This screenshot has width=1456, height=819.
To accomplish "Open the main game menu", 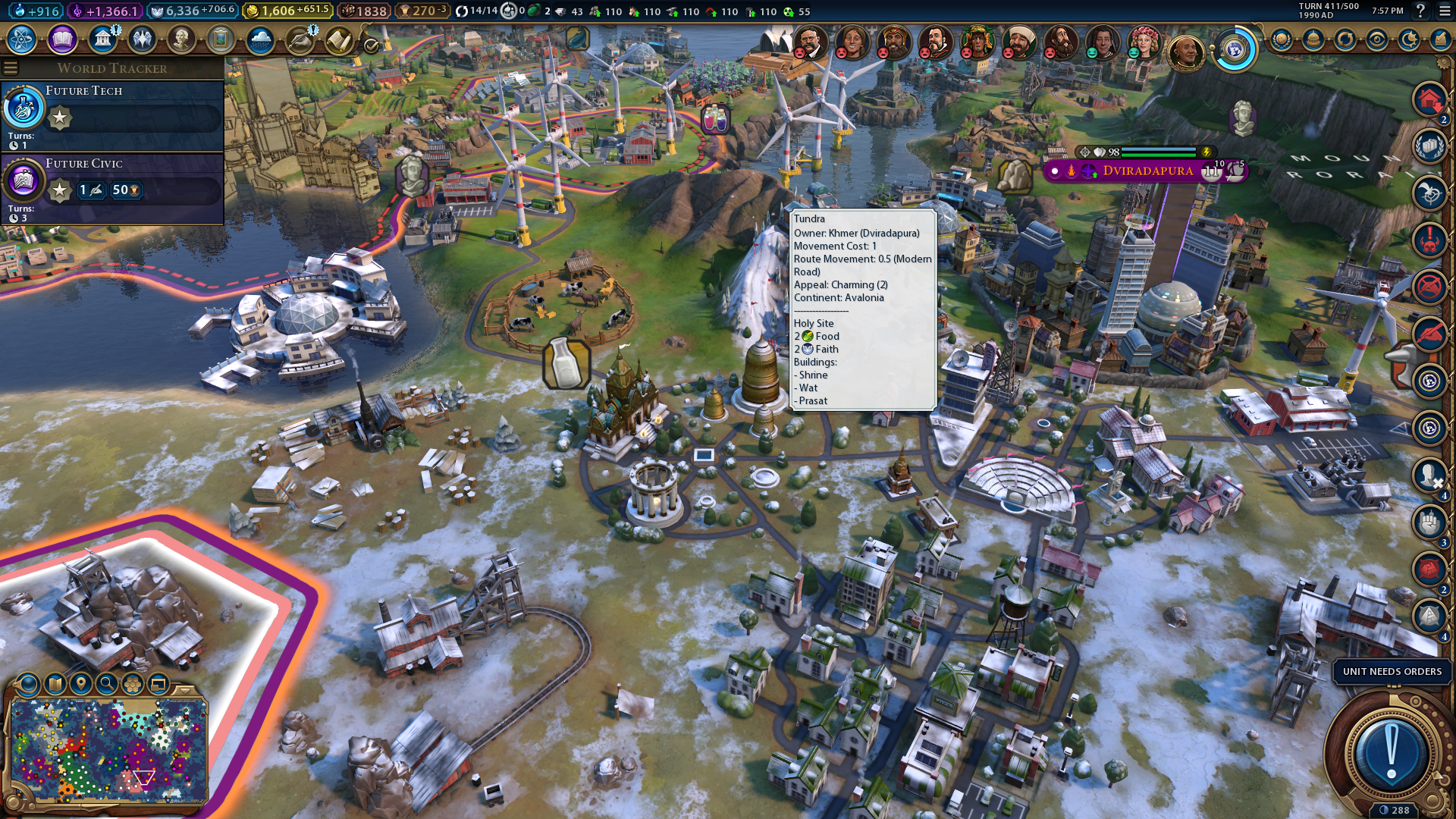I will pyautogui.click(x=1443, y=11).
